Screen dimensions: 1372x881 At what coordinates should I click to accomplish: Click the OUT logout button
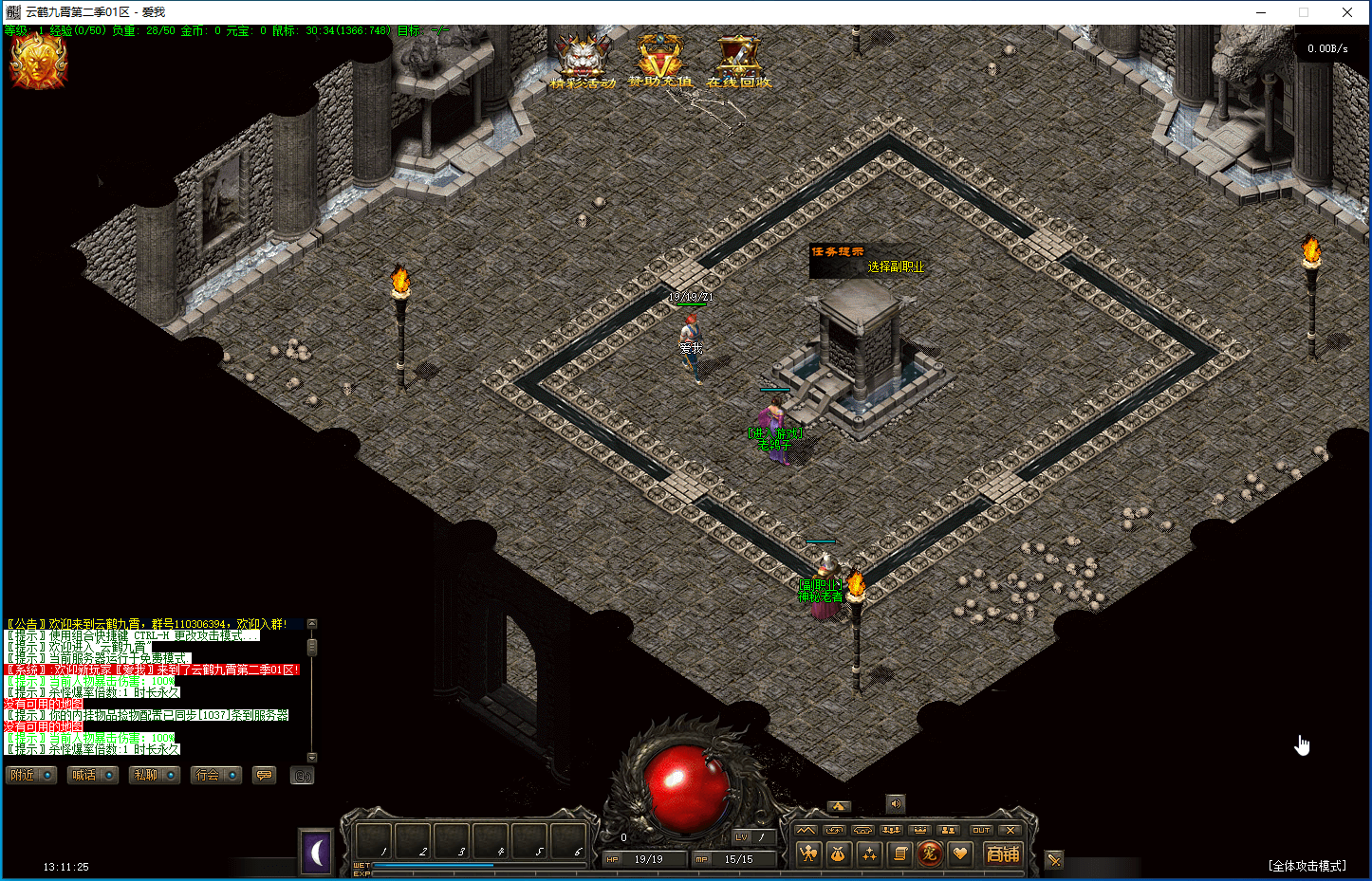(981, 830)
